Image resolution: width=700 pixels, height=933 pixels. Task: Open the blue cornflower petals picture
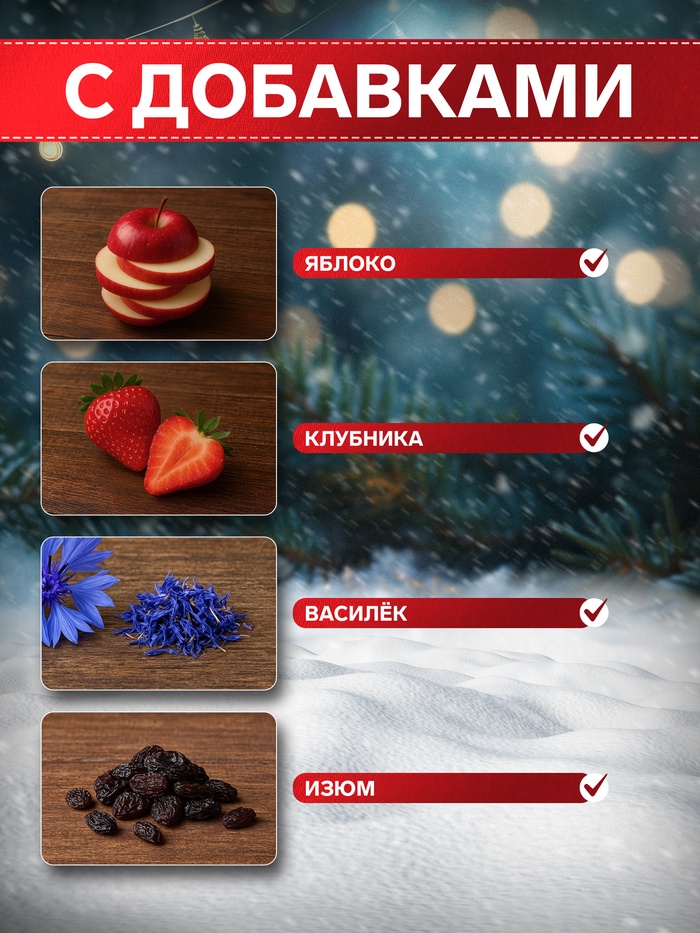[x=159, y=613]
